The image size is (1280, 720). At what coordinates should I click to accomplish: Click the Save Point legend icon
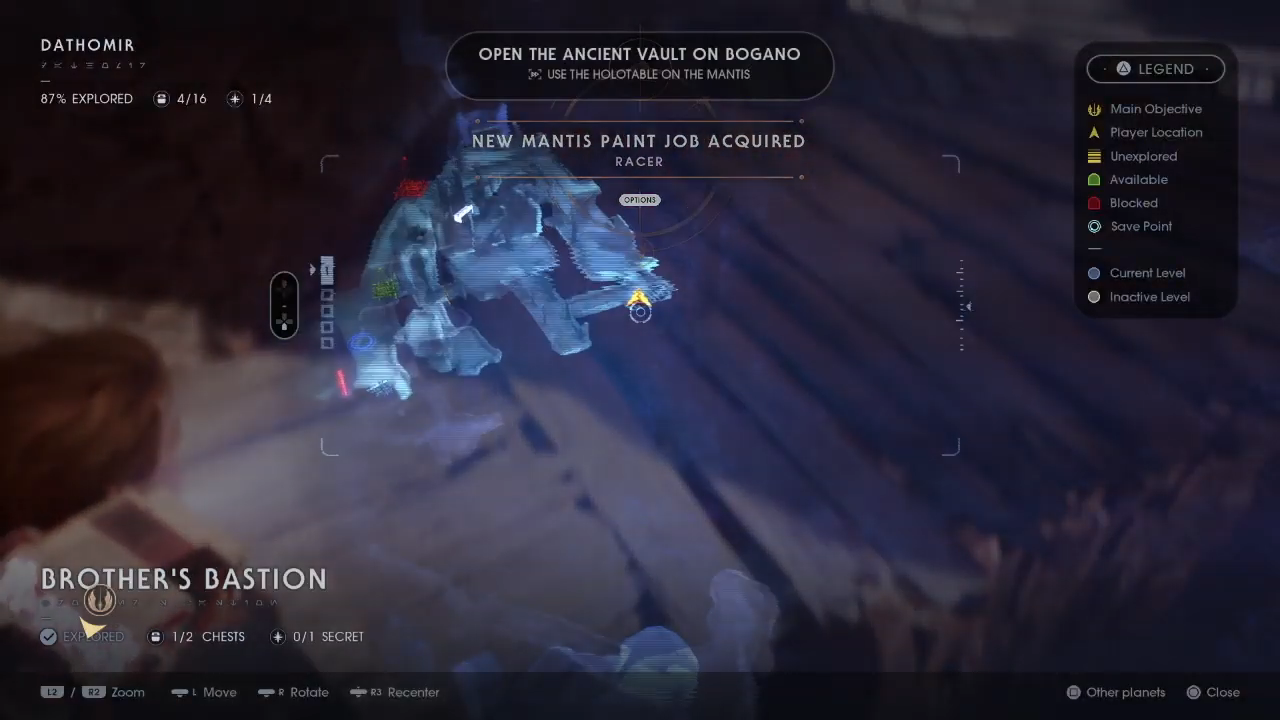coord(1094,226)
